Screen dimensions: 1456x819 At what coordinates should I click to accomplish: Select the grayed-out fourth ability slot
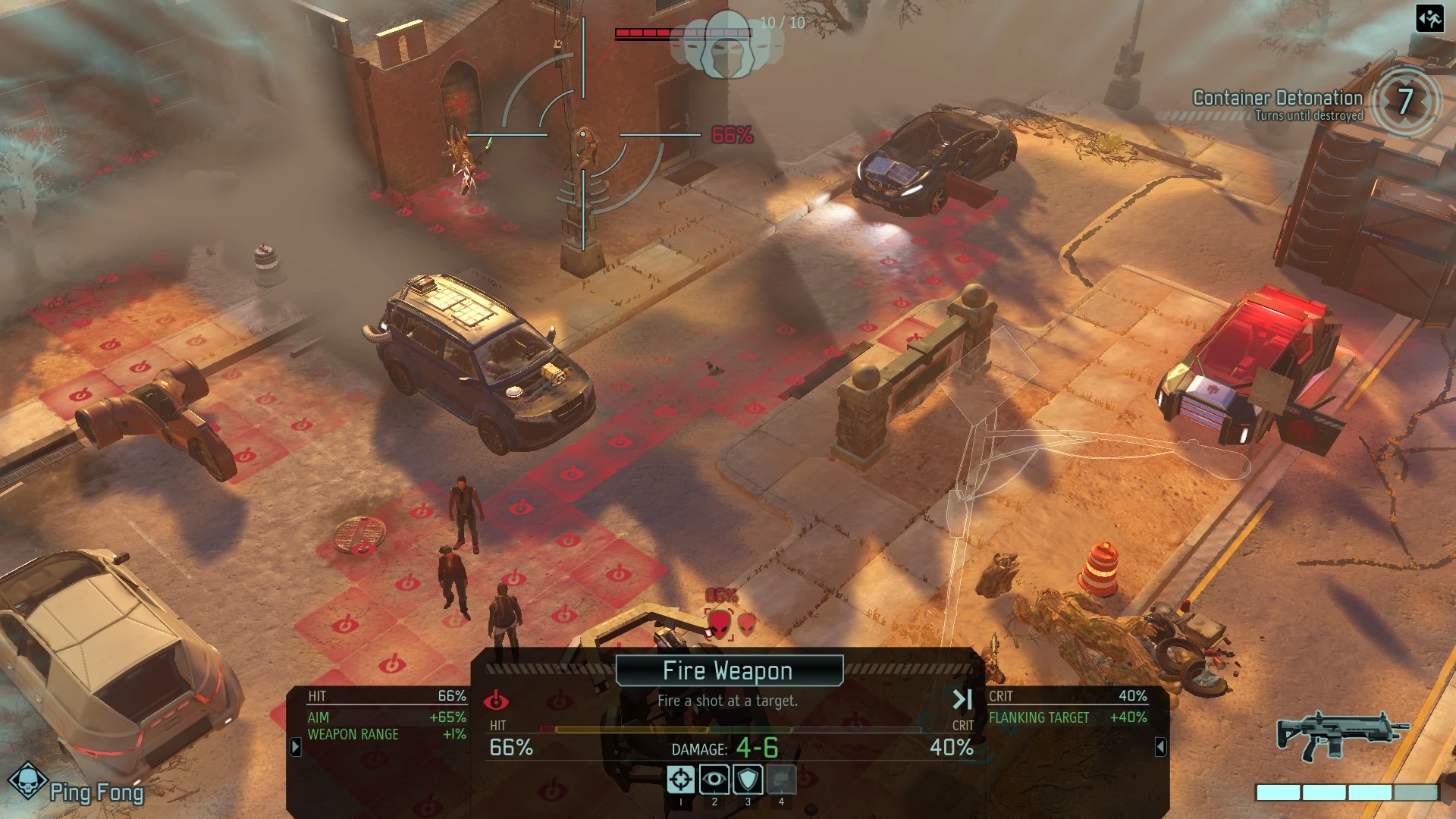[x=781, y=779]
